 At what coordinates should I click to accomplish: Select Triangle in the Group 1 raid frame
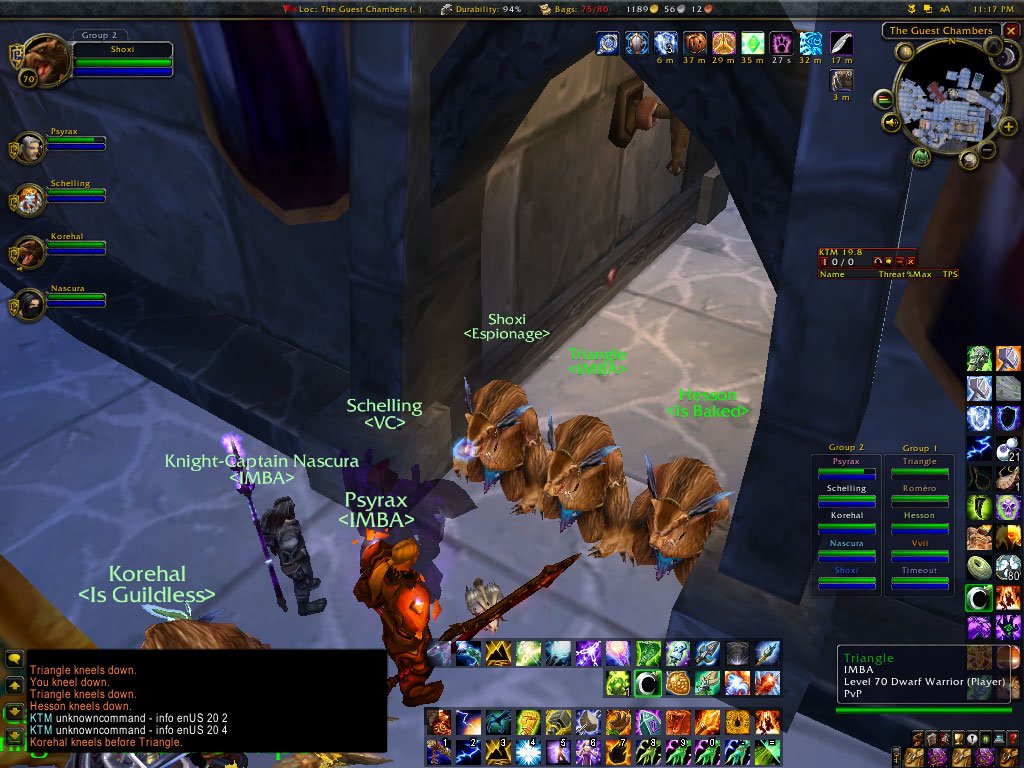919,467
